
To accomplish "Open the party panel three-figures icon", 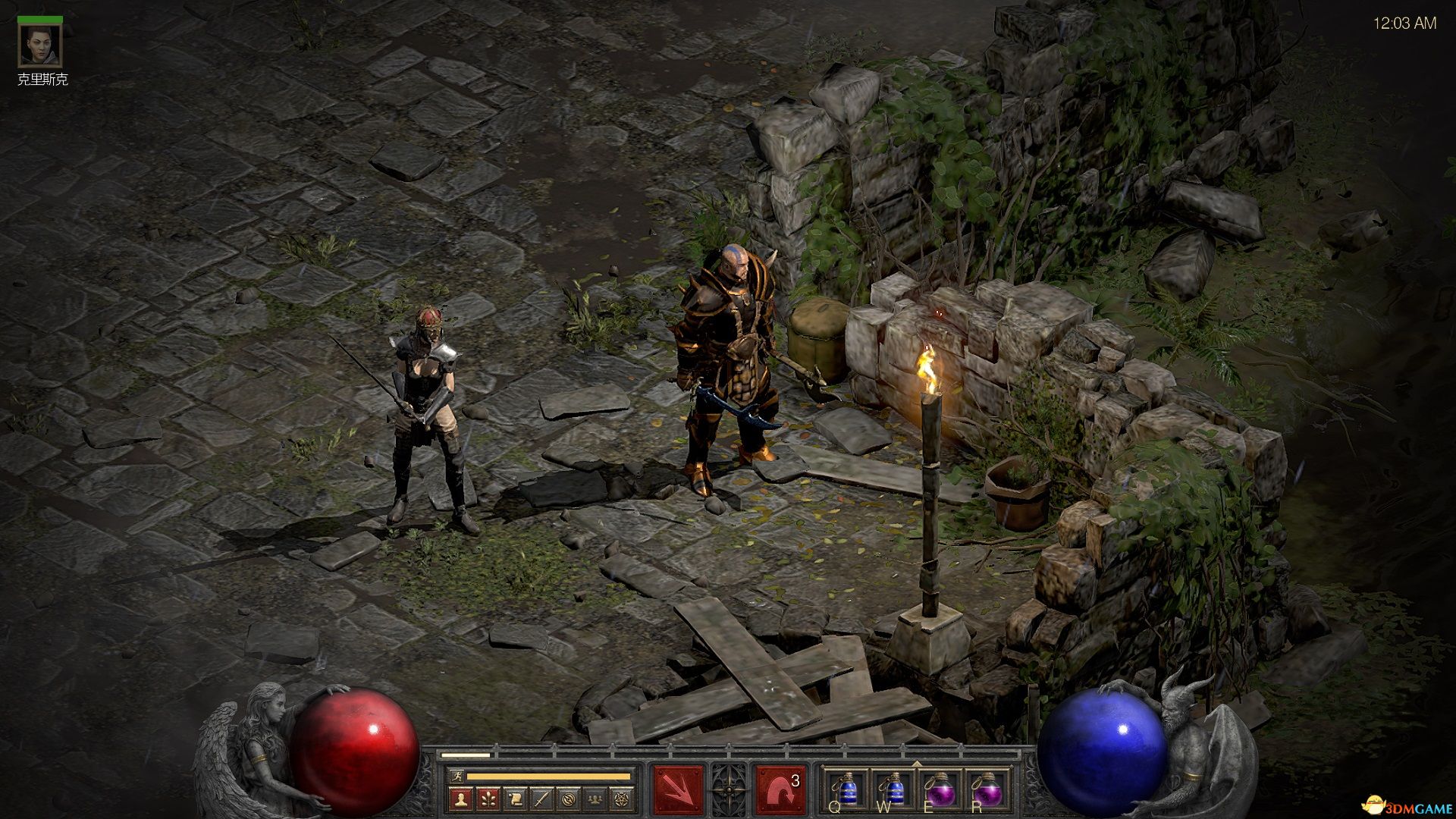I will click(595, 799).
